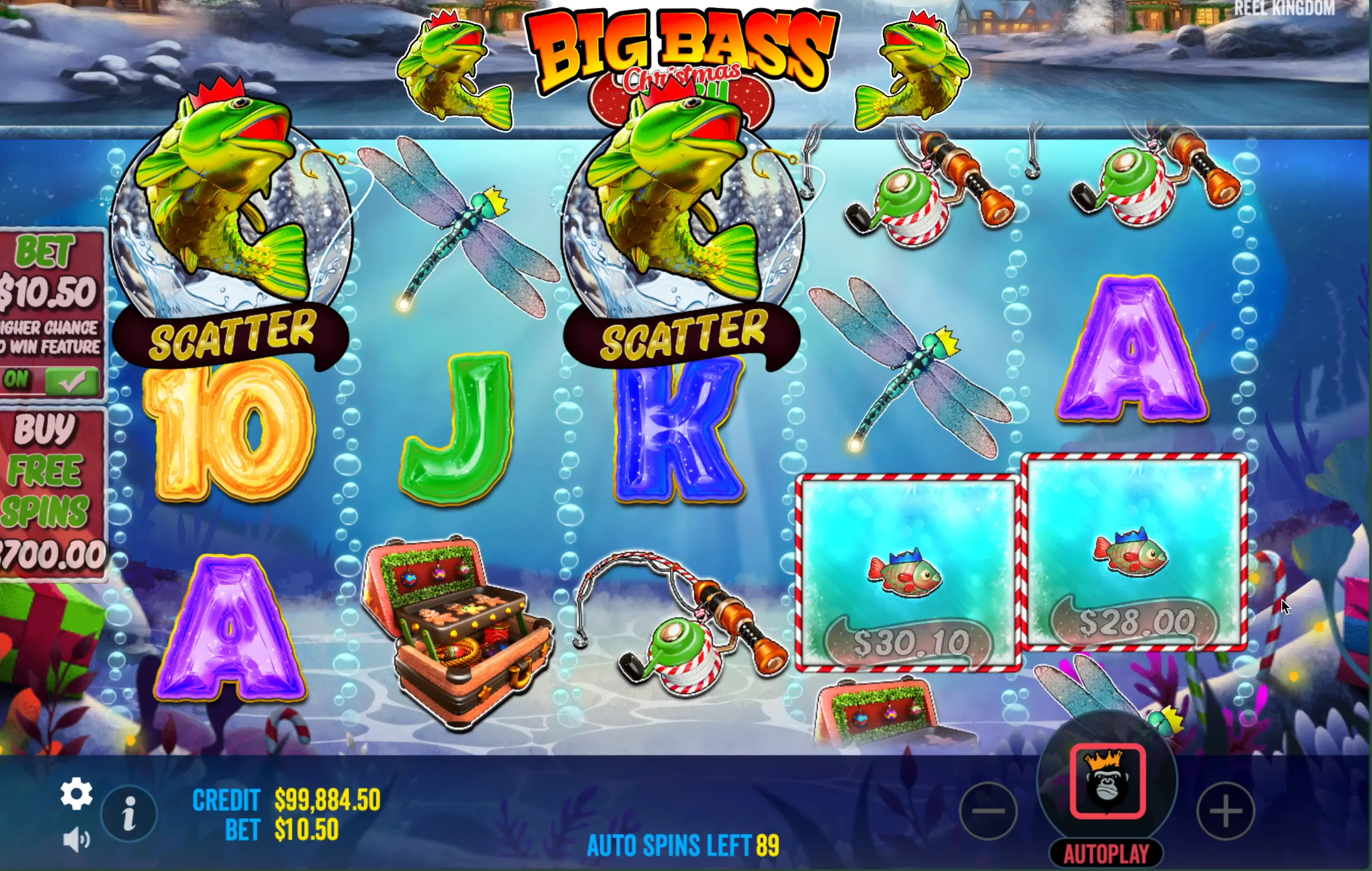Viewport: 1372px width, 871px height.
Task: Decrease the bet with the minus button
Action: coord(989,811)
